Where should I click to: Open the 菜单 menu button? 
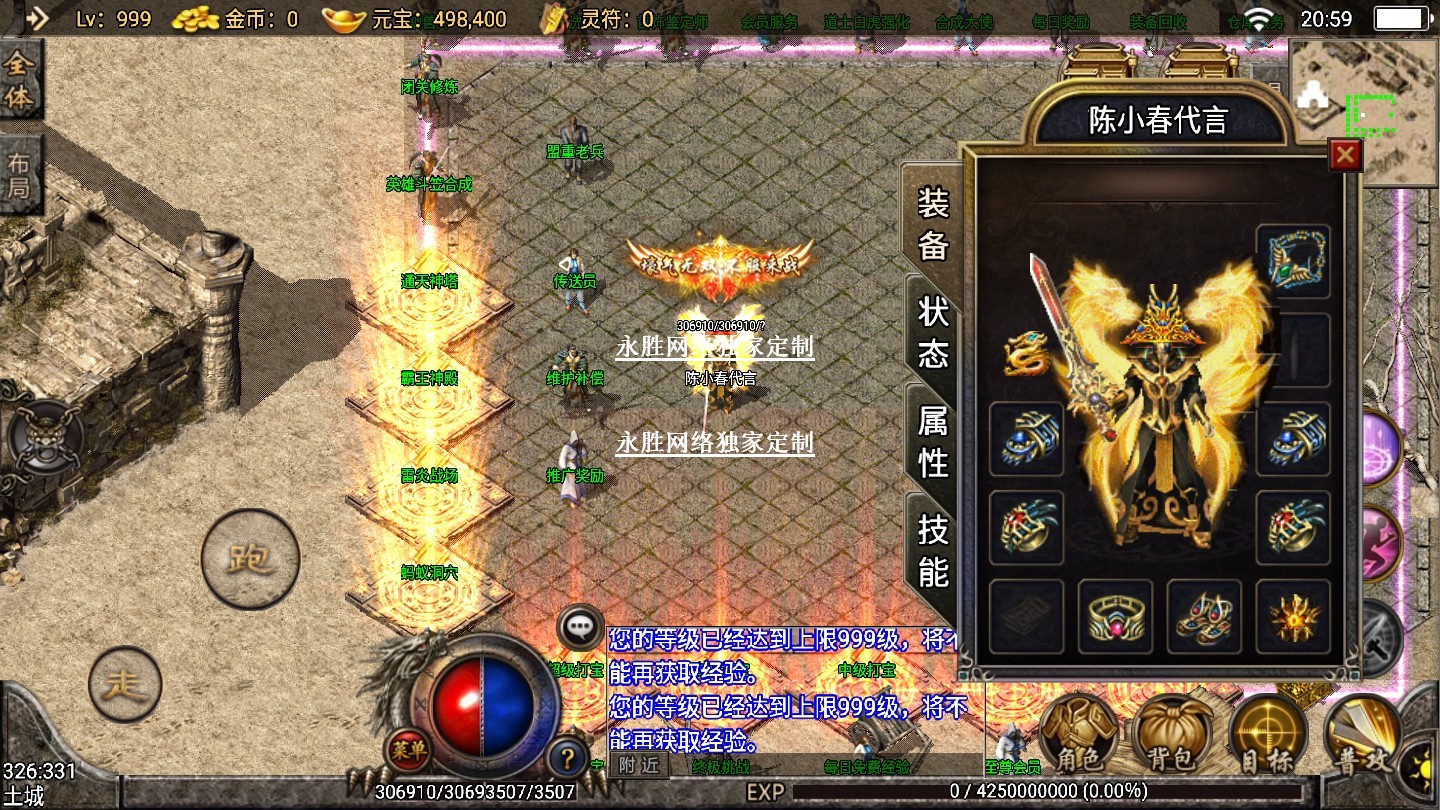(x=408, y=747)
